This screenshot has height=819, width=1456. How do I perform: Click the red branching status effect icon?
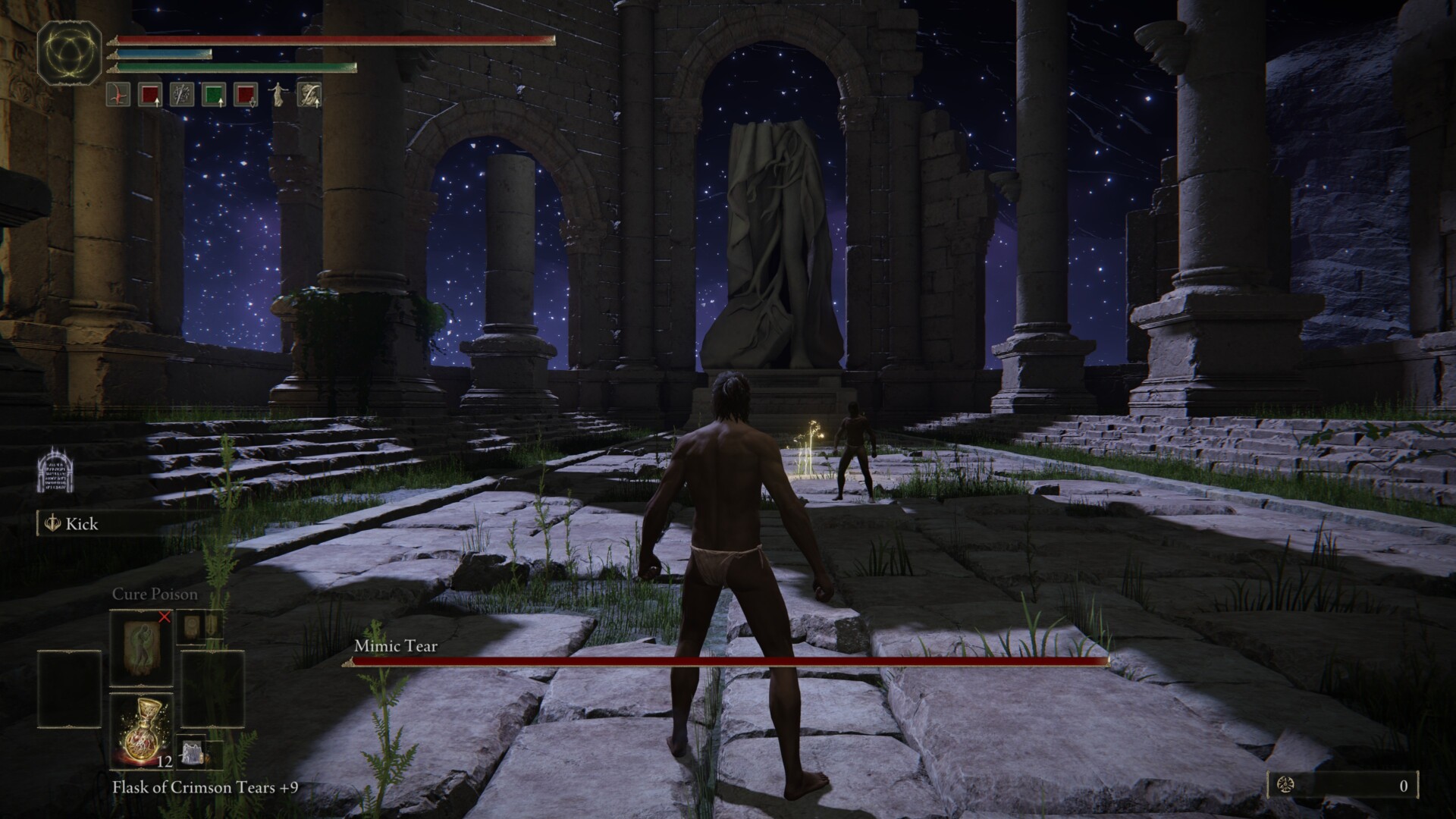118,95
